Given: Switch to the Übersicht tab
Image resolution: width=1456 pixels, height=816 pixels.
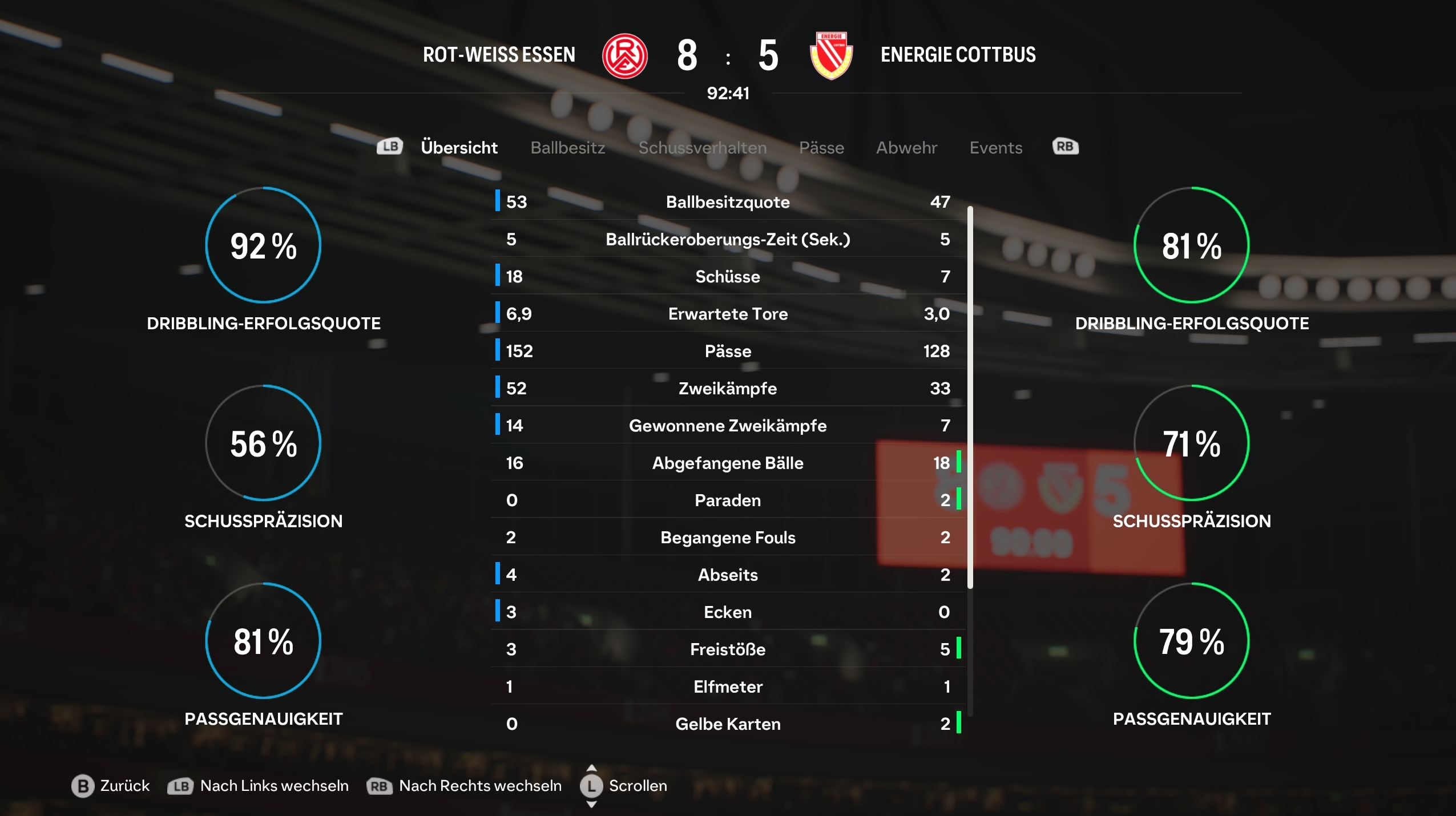Looking at the screenshot, I should coord(459,148).
